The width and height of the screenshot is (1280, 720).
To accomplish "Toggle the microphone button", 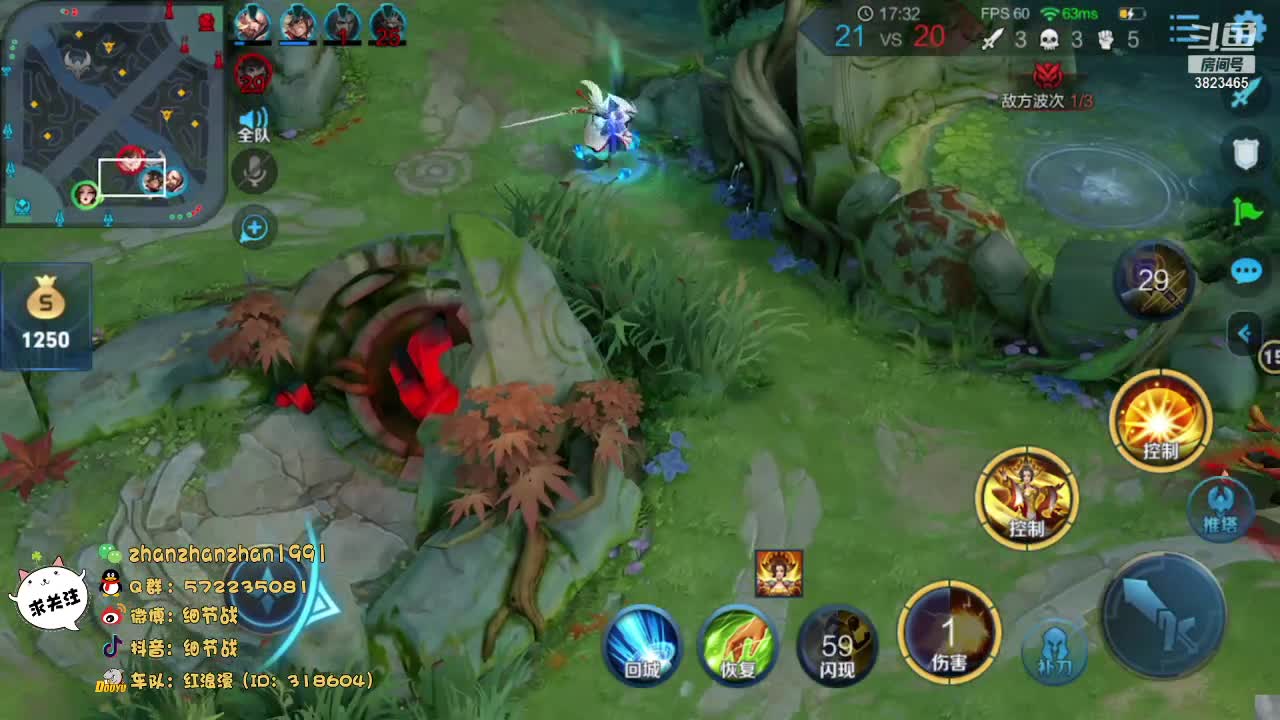I will [x=254, y=172].
